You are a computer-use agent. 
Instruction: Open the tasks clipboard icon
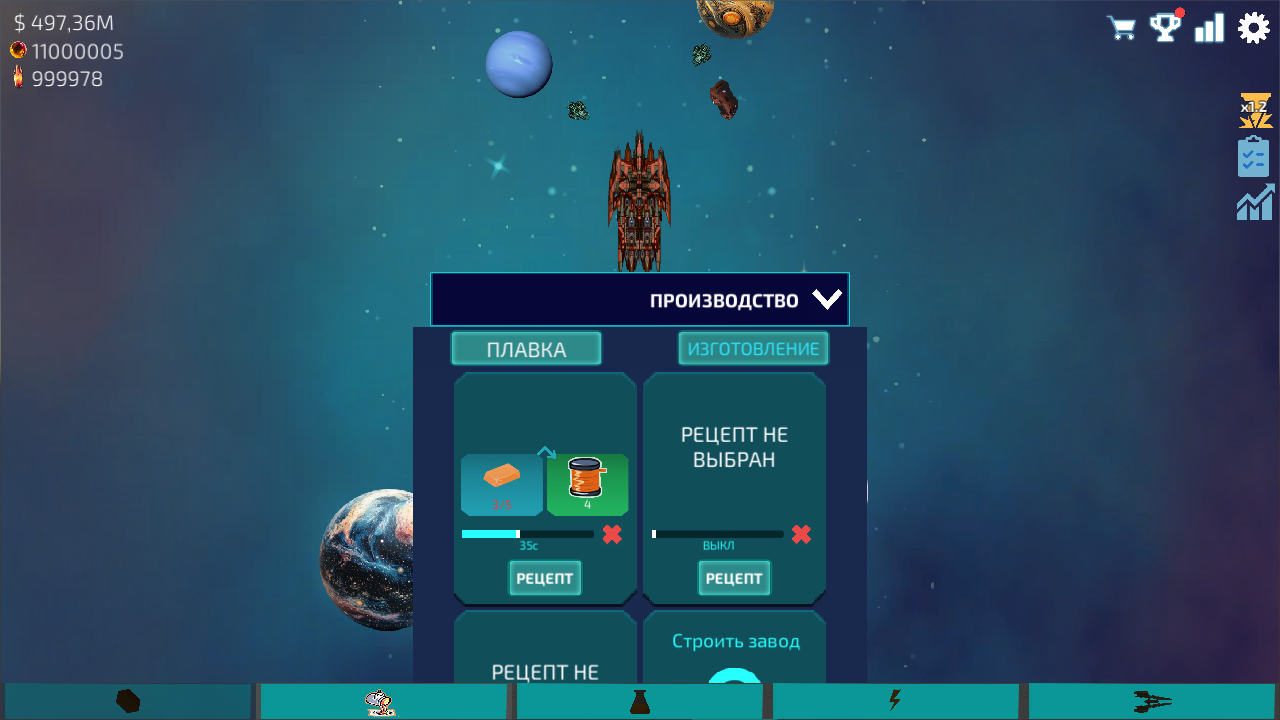pyautogui.click(x=1253, y=156)
